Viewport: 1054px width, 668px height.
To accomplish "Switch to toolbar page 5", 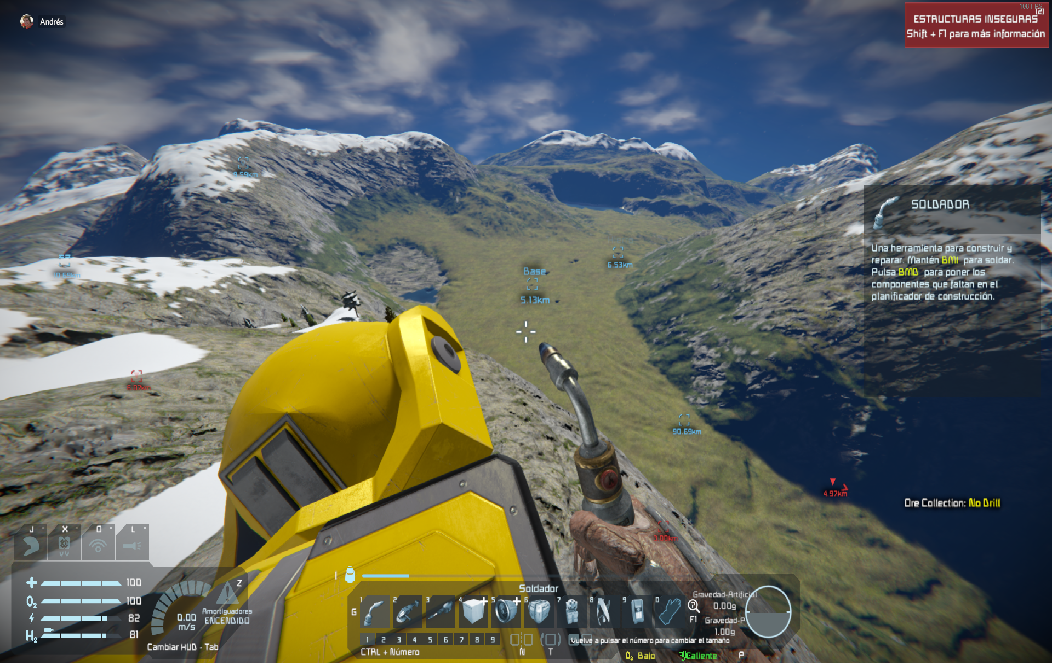I will [431, 639].
